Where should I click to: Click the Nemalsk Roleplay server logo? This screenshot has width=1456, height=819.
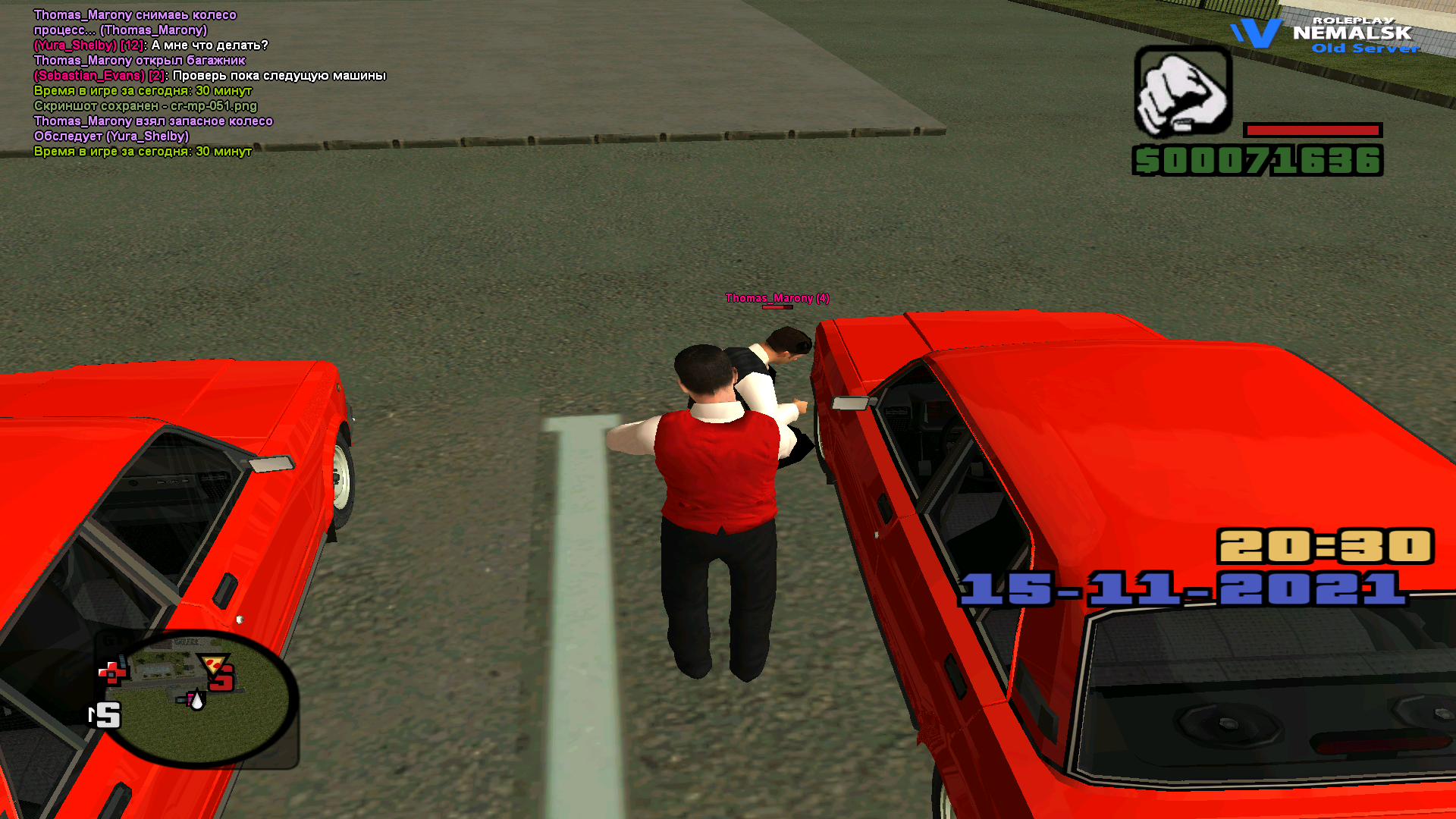(1324, 35)
